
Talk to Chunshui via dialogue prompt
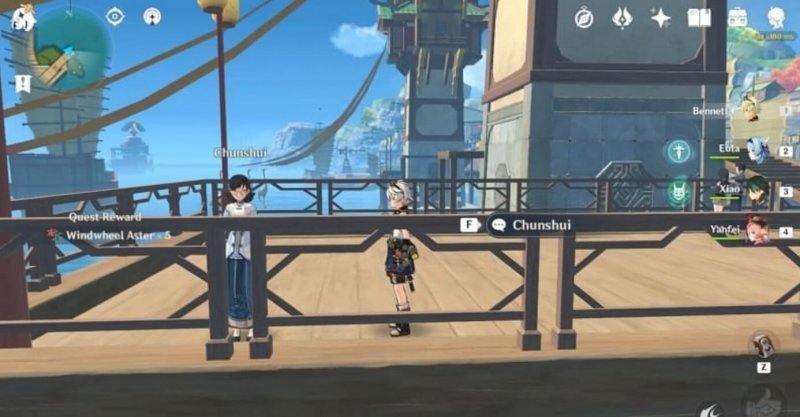[x=530, y=225]
